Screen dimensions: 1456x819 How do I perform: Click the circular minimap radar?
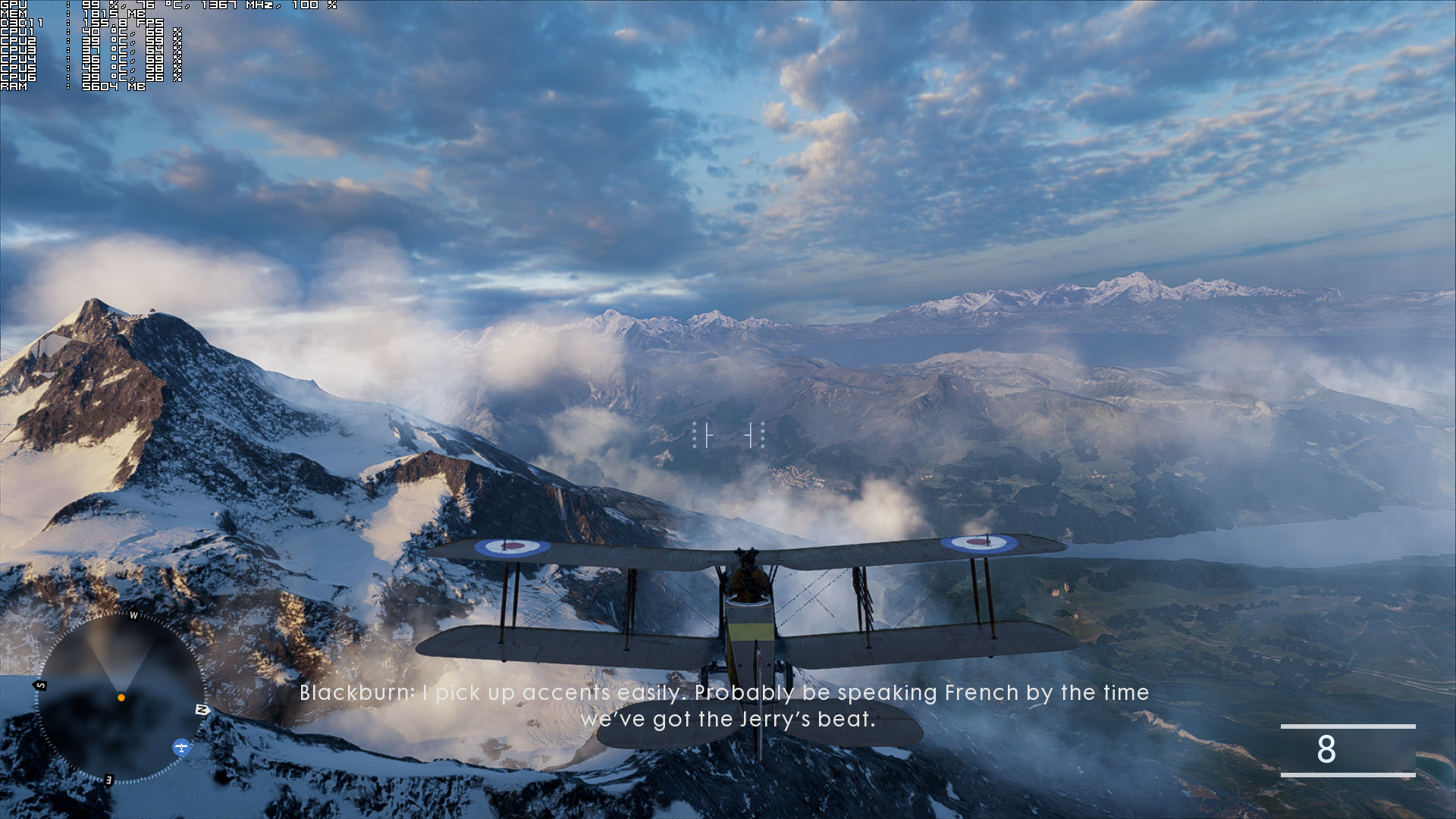[x=121, y=698]
